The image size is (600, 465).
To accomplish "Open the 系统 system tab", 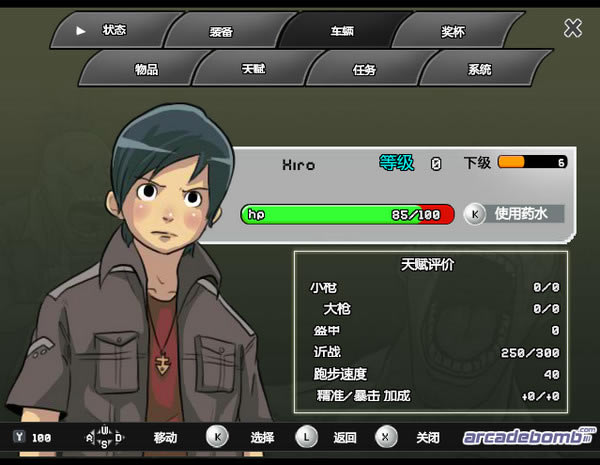I will (x=479, y=70).
